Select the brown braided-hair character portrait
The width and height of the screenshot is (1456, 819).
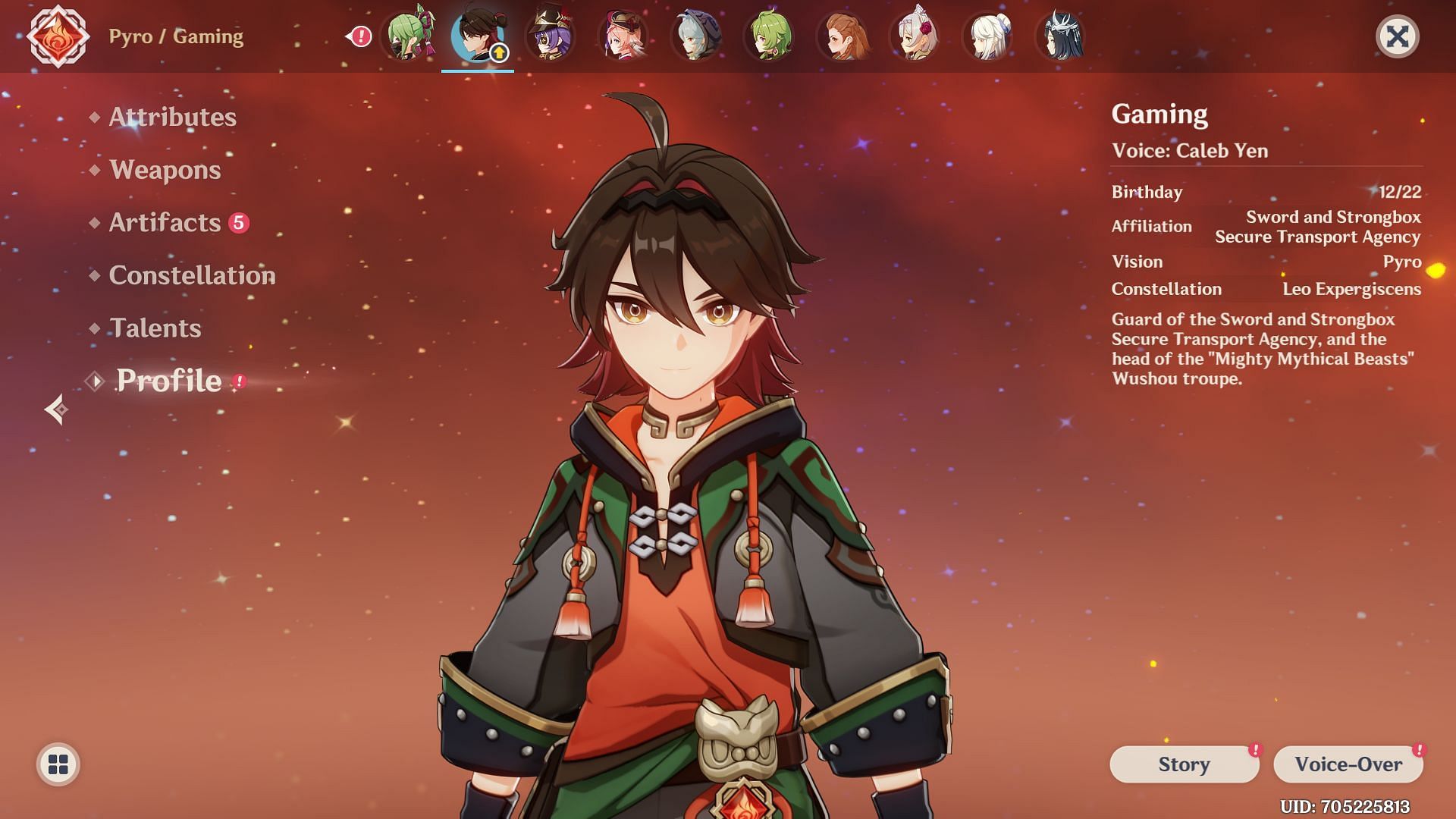[842, 36]
